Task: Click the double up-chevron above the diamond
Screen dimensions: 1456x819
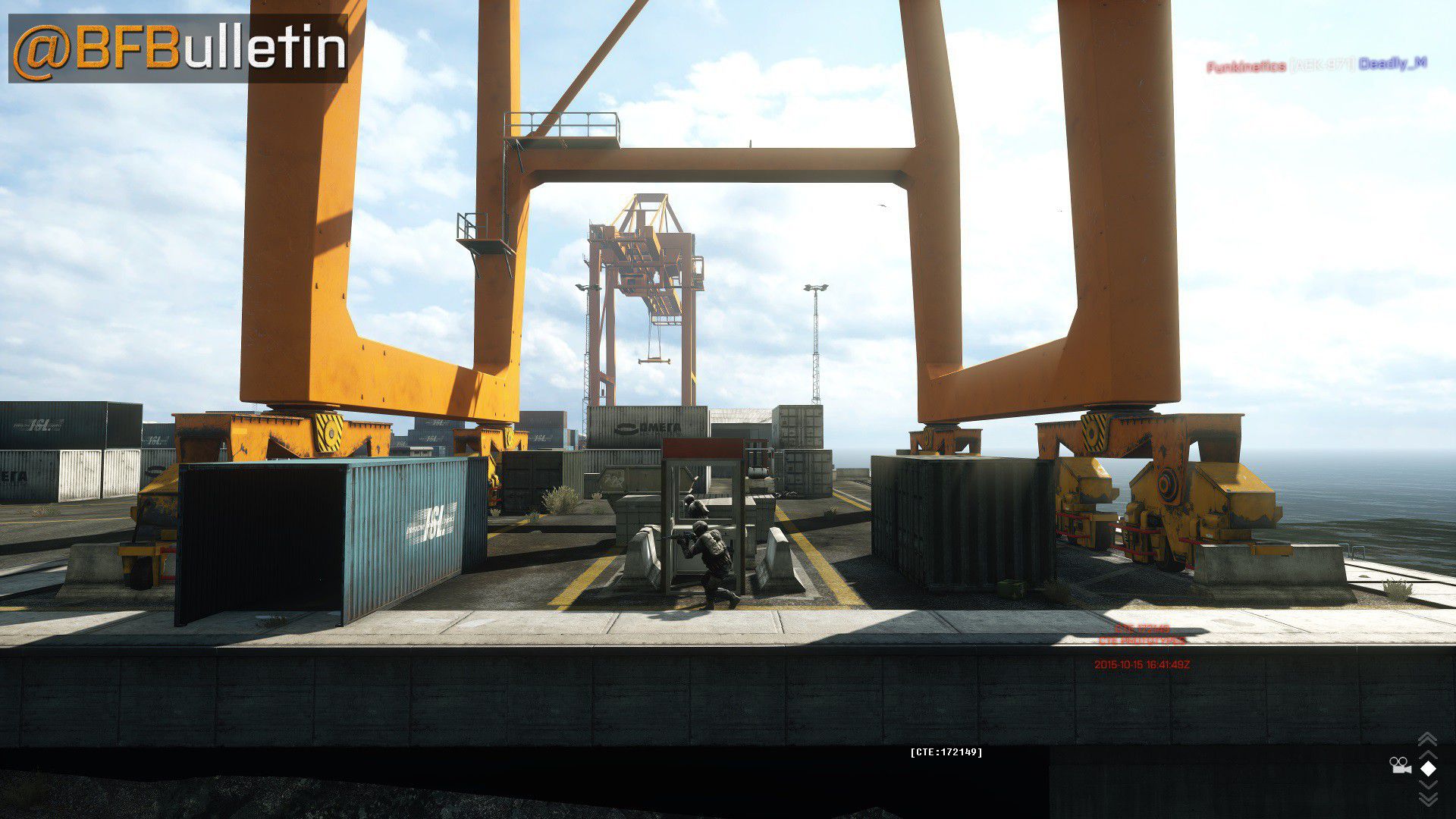Action: tap(1427, 739)
